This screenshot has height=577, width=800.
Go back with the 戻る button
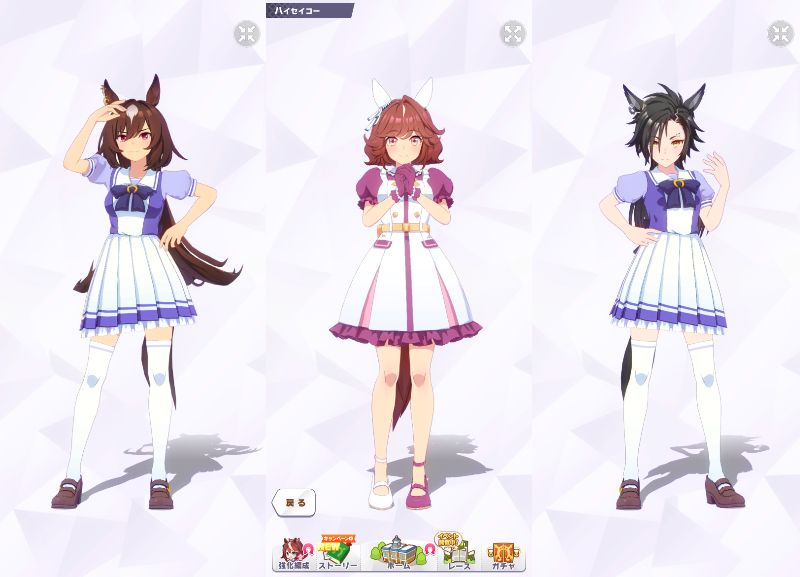click(x=293, y=501)
